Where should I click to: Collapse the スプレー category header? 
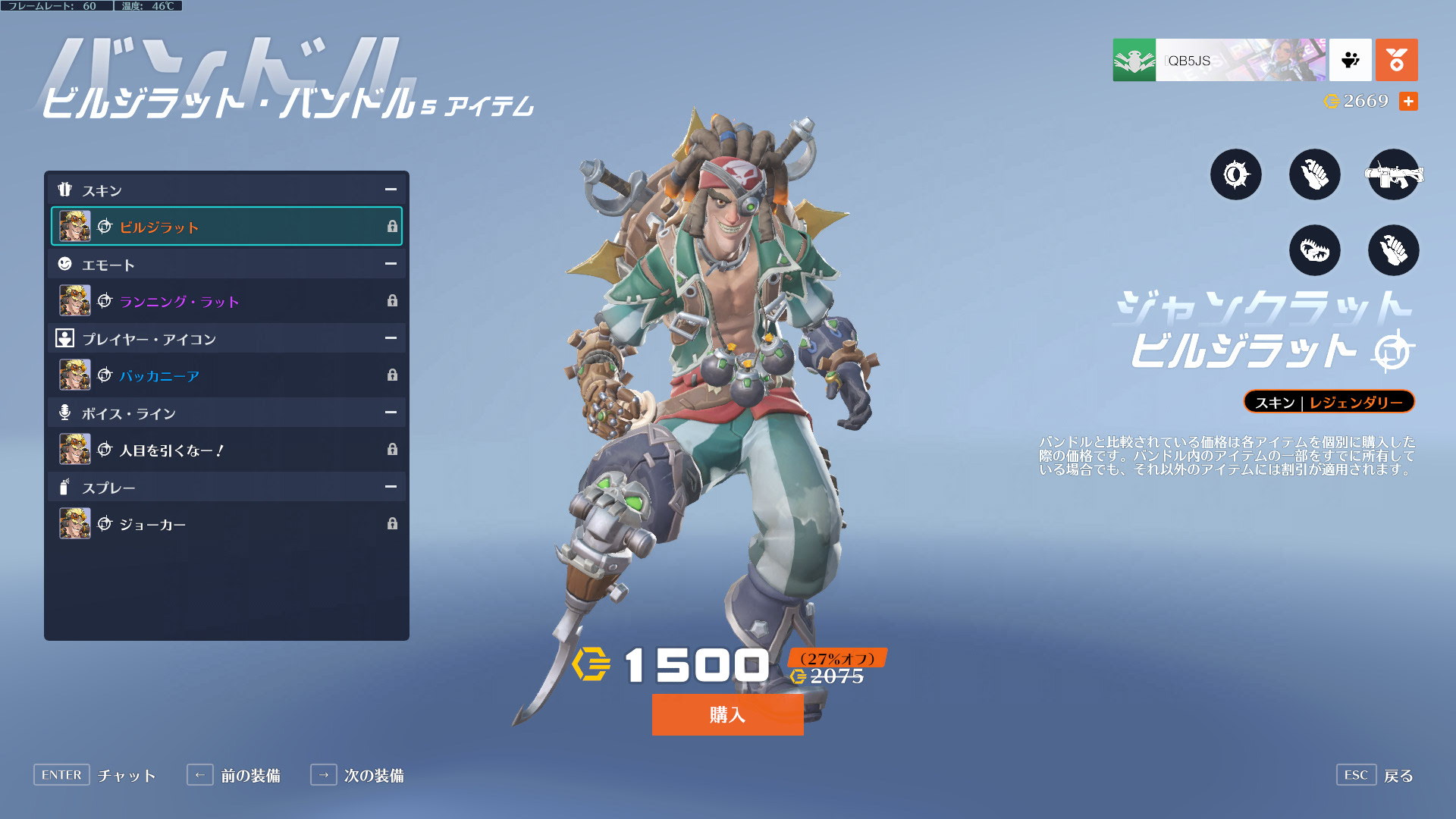coord(391,487)
